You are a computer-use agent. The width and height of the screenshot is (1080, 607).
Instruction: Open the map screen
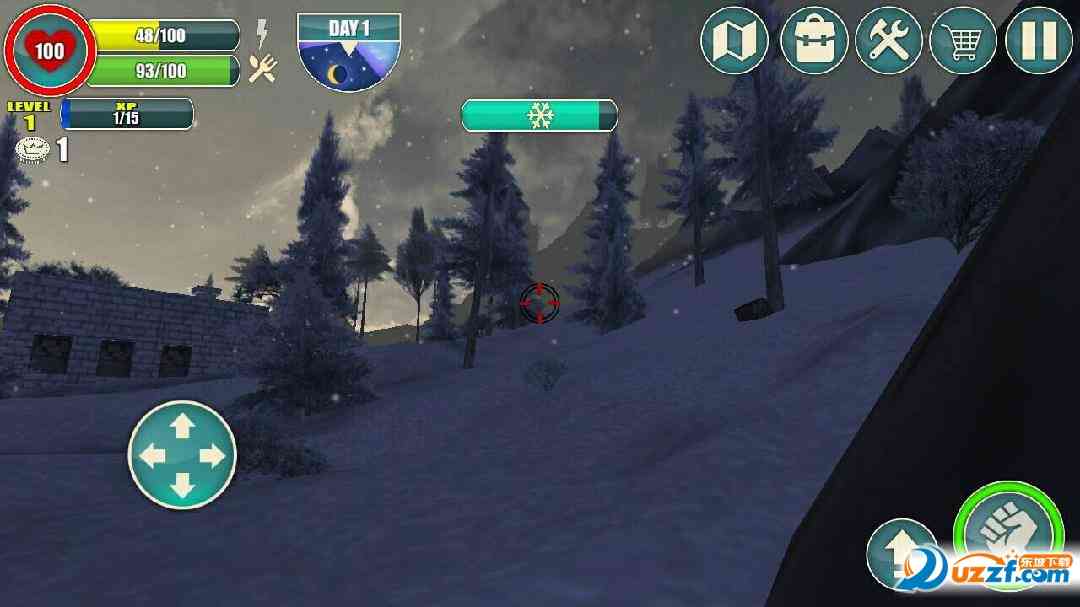click(735, 40)
